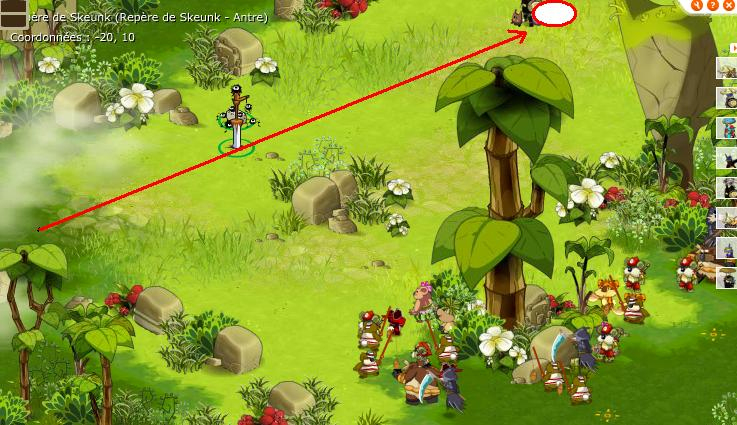Open the help question mark button
737x425 pixels.
713,5
